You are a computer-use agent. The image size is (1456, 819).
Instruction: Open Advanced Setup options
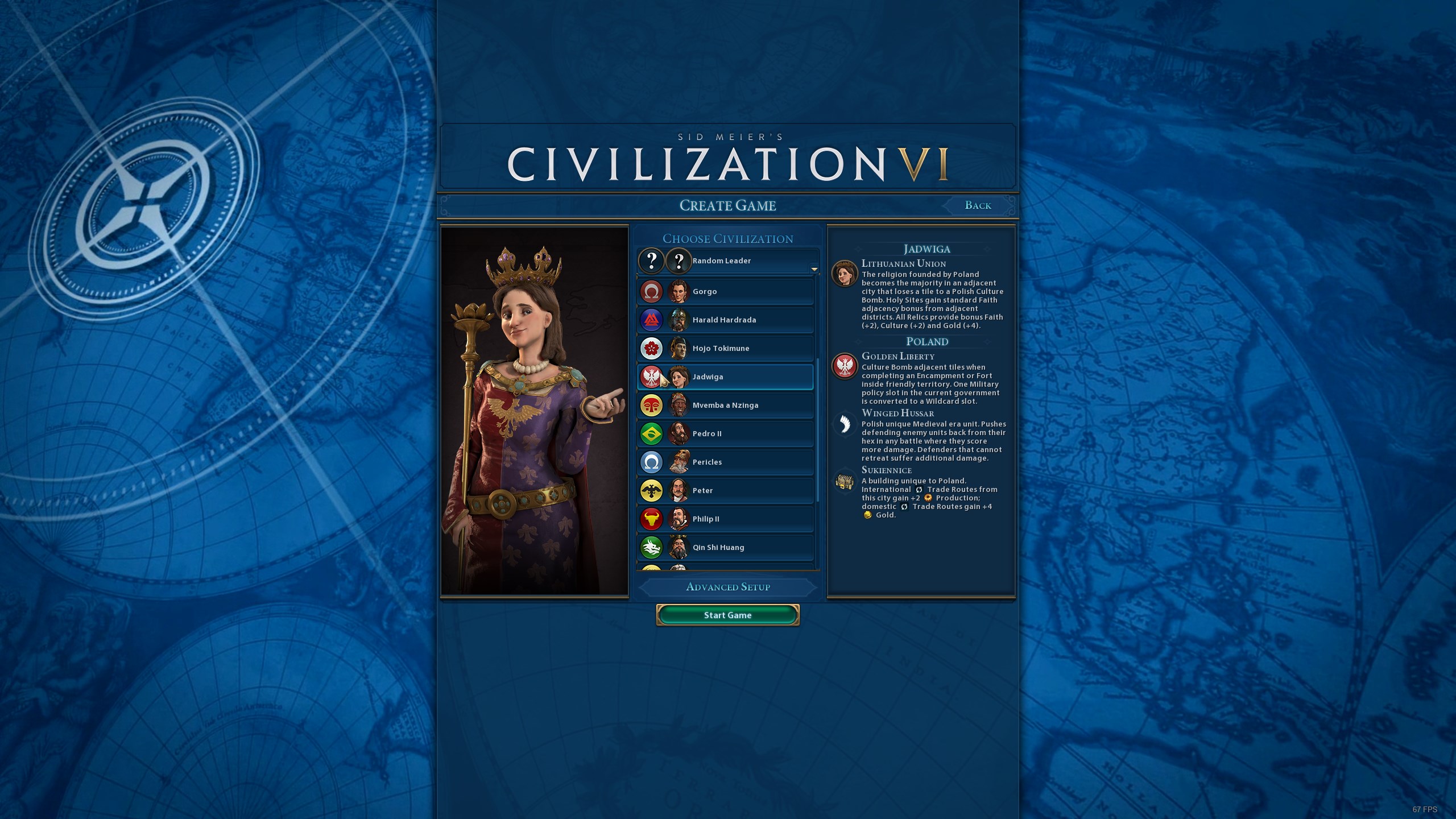(727, 587)
